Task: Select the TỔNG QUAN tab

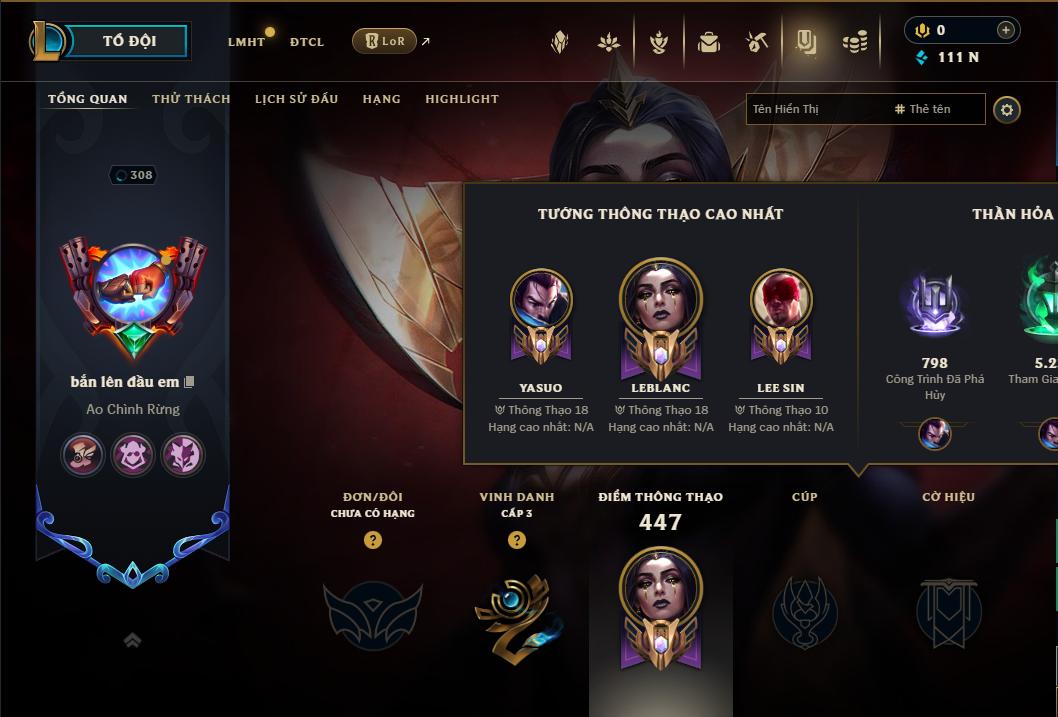Action: click(x=88, y=99)
